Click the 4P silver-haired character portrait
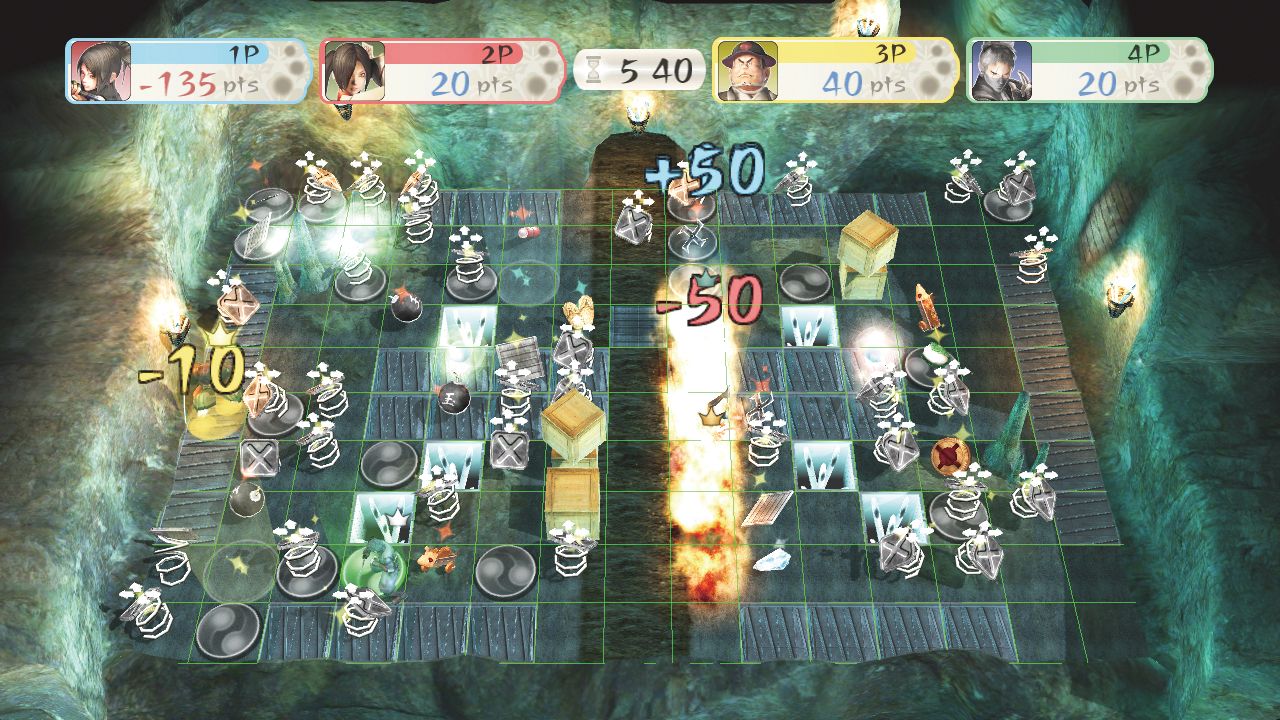Screen dimensions: 1280x720 1000,71
